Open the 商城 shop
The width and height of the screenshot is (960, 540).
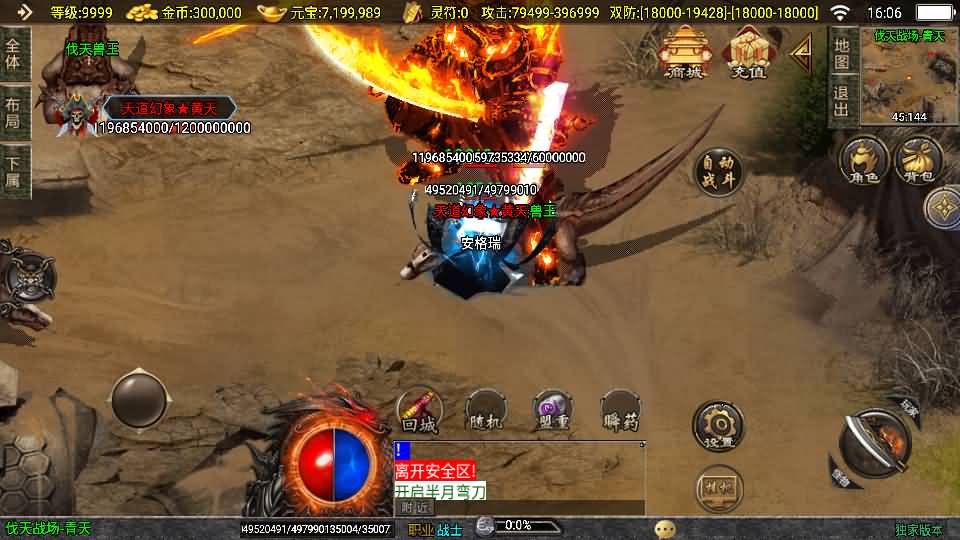(685, 52)
